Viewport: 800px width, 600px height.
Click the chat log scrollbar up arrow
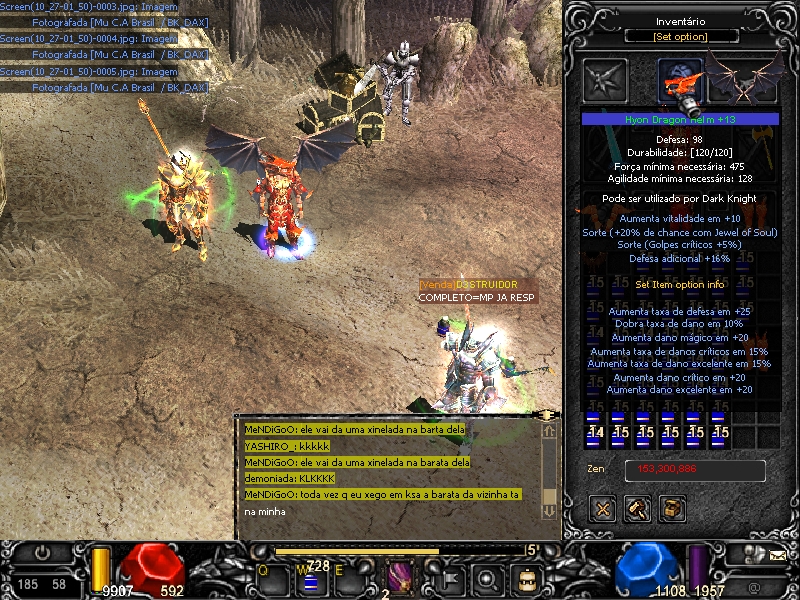click(x=548, y=431)
